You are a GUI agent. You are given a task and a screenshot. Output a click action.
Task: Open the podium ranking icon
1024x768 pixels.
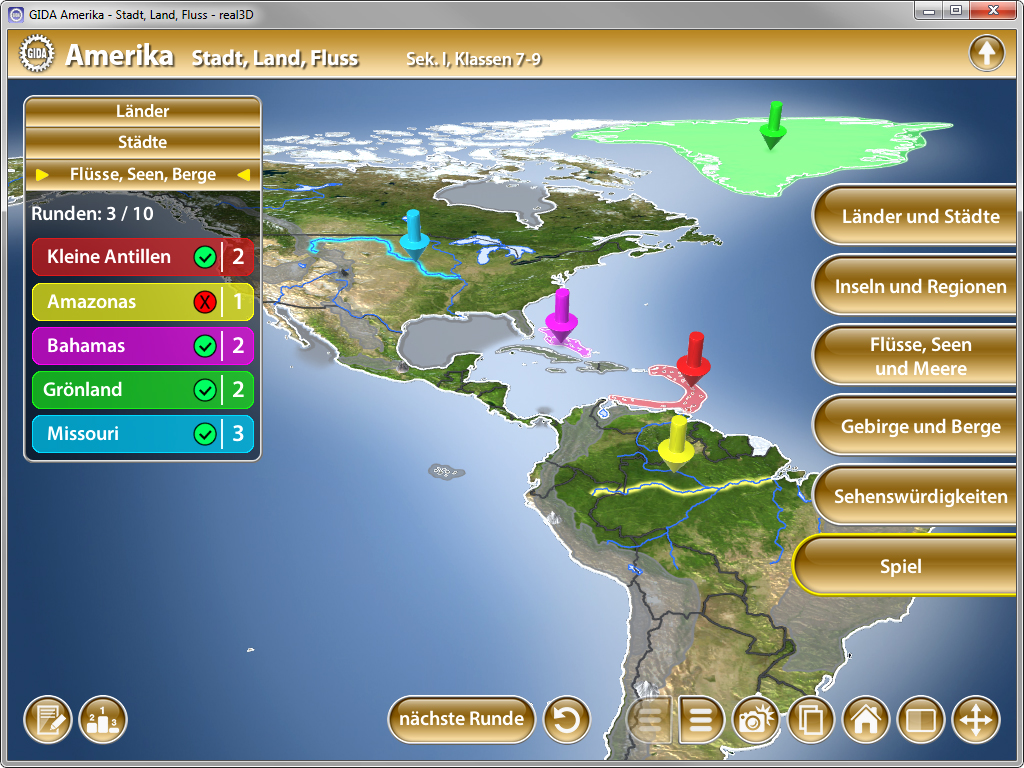(103, 720)
